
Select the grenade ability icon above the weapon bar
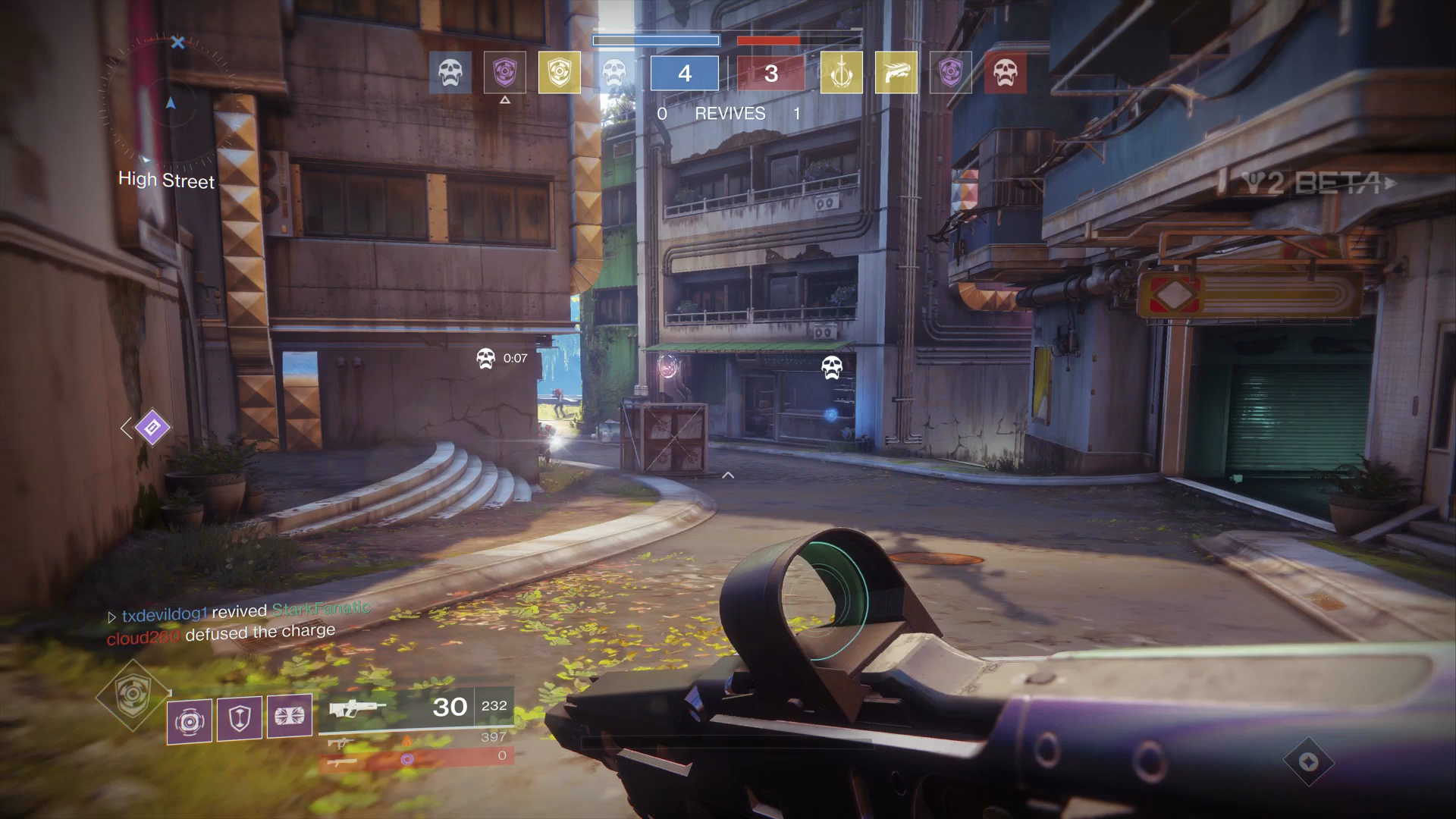coord(189,719)
